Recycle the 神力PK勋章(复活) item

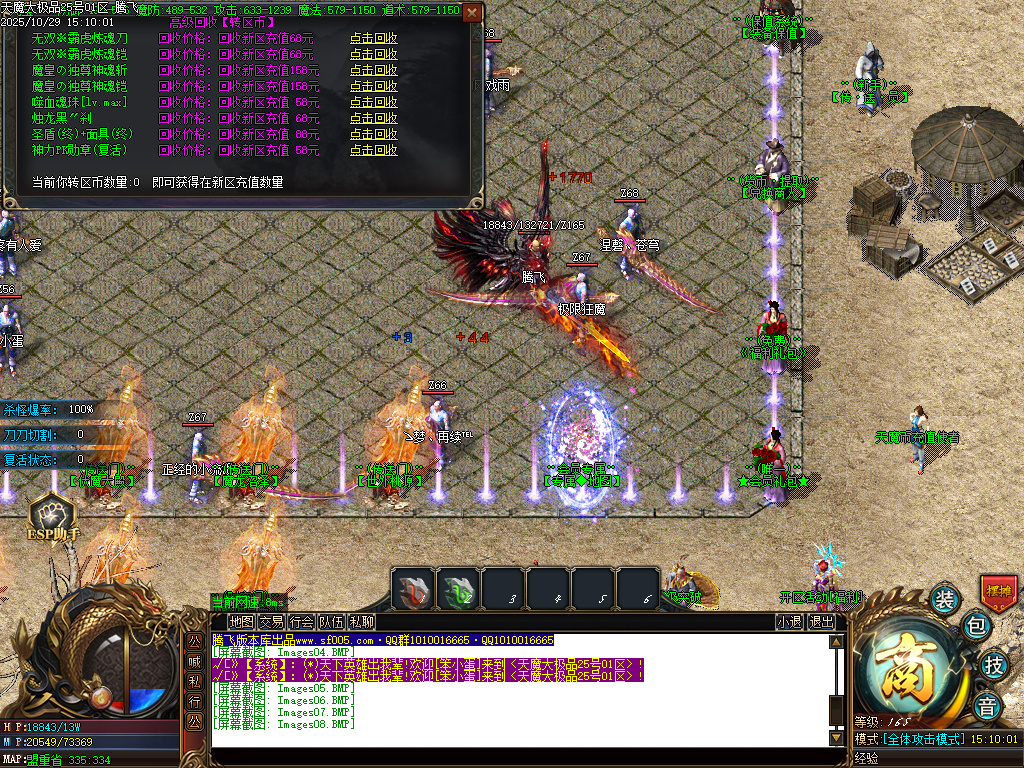coord(373,151)
